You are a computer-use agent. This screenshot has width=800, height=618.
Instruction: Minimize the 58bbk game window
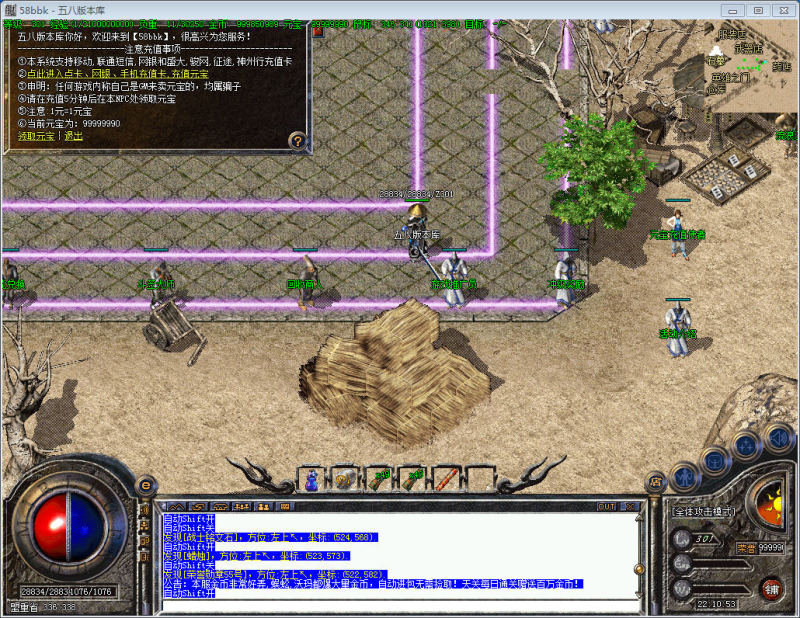733,9
